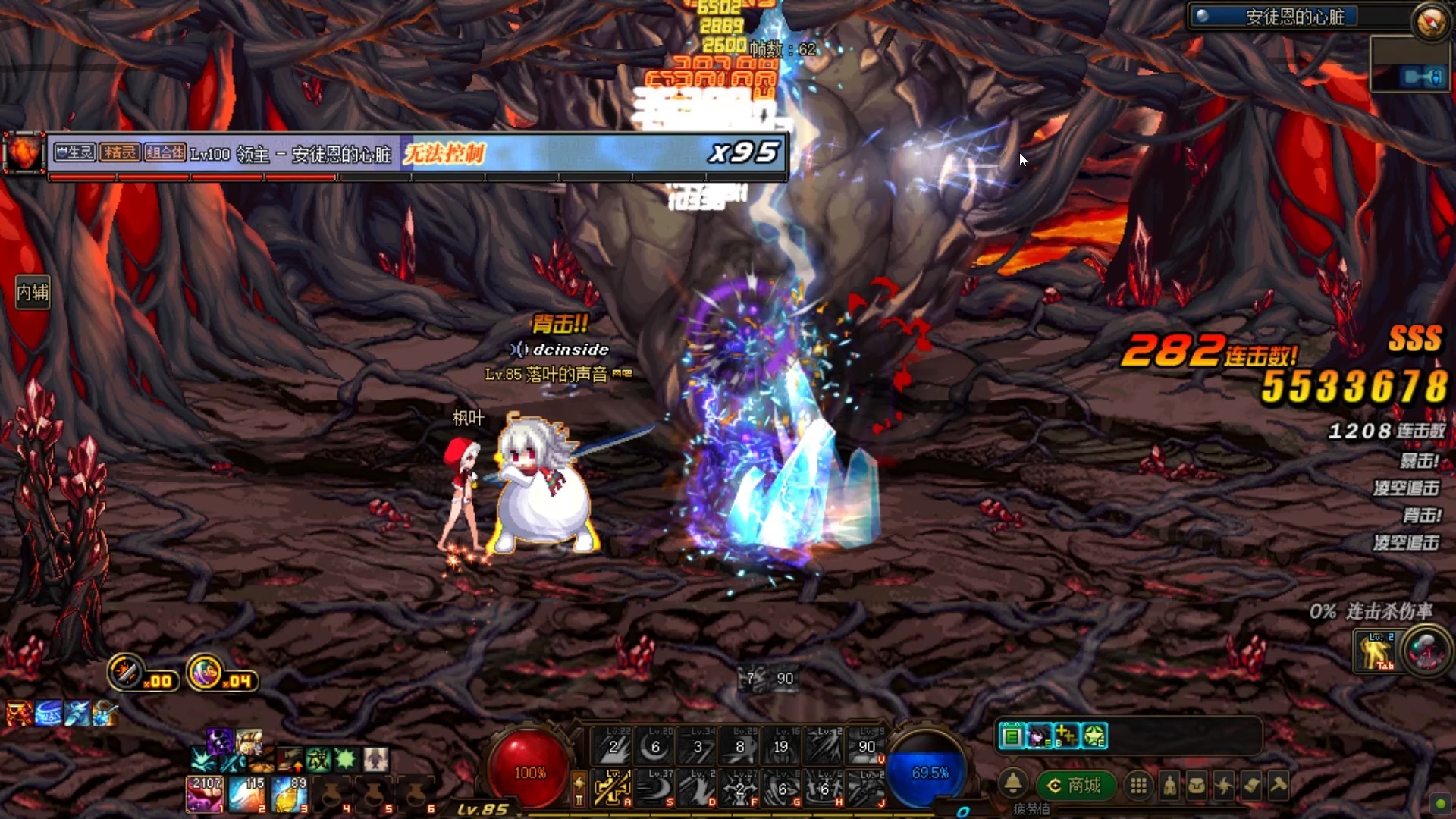This screenshot has height=819, width=1456.
Task: Open the grid menu button
Action: [x=1138, y=786]
